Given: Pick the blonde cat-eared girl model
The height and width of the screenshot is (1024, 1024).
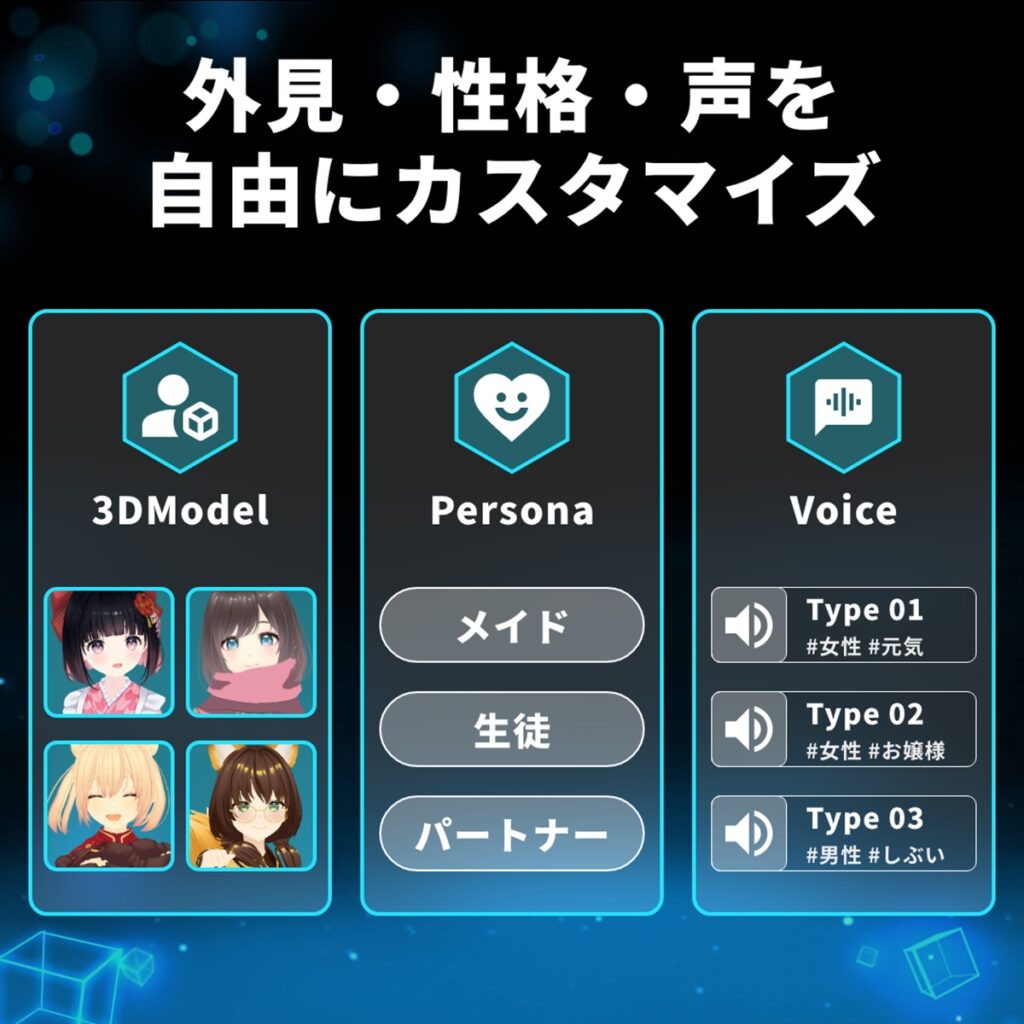Looking at the screenshot, I should [x=109, y=805].
